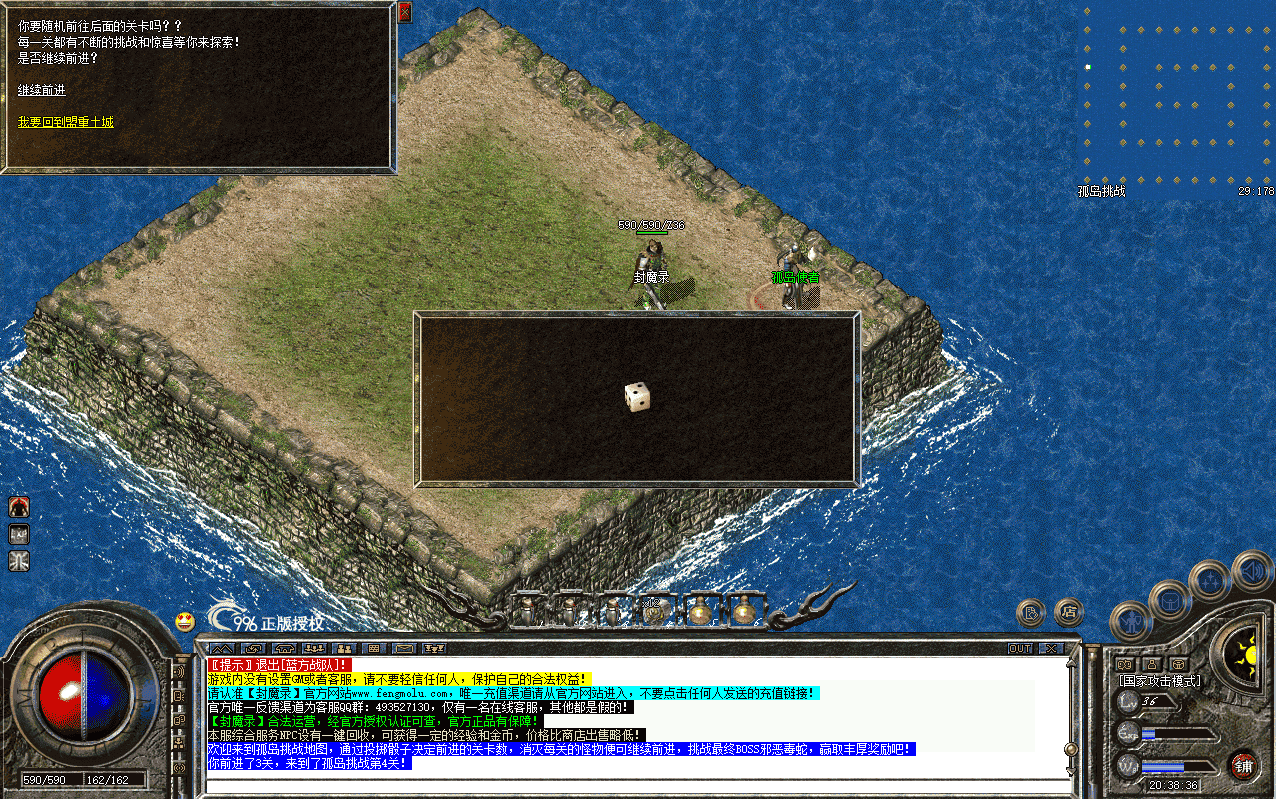Open the minimap in the corner

pos(1177,96)
